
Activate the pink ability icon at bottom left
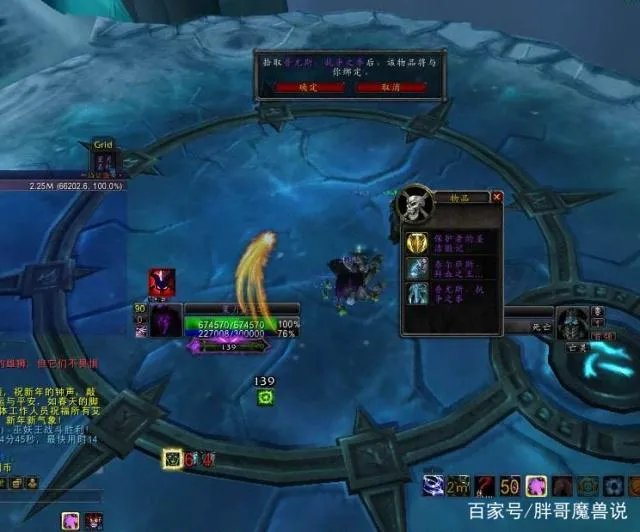coord(71,521)
